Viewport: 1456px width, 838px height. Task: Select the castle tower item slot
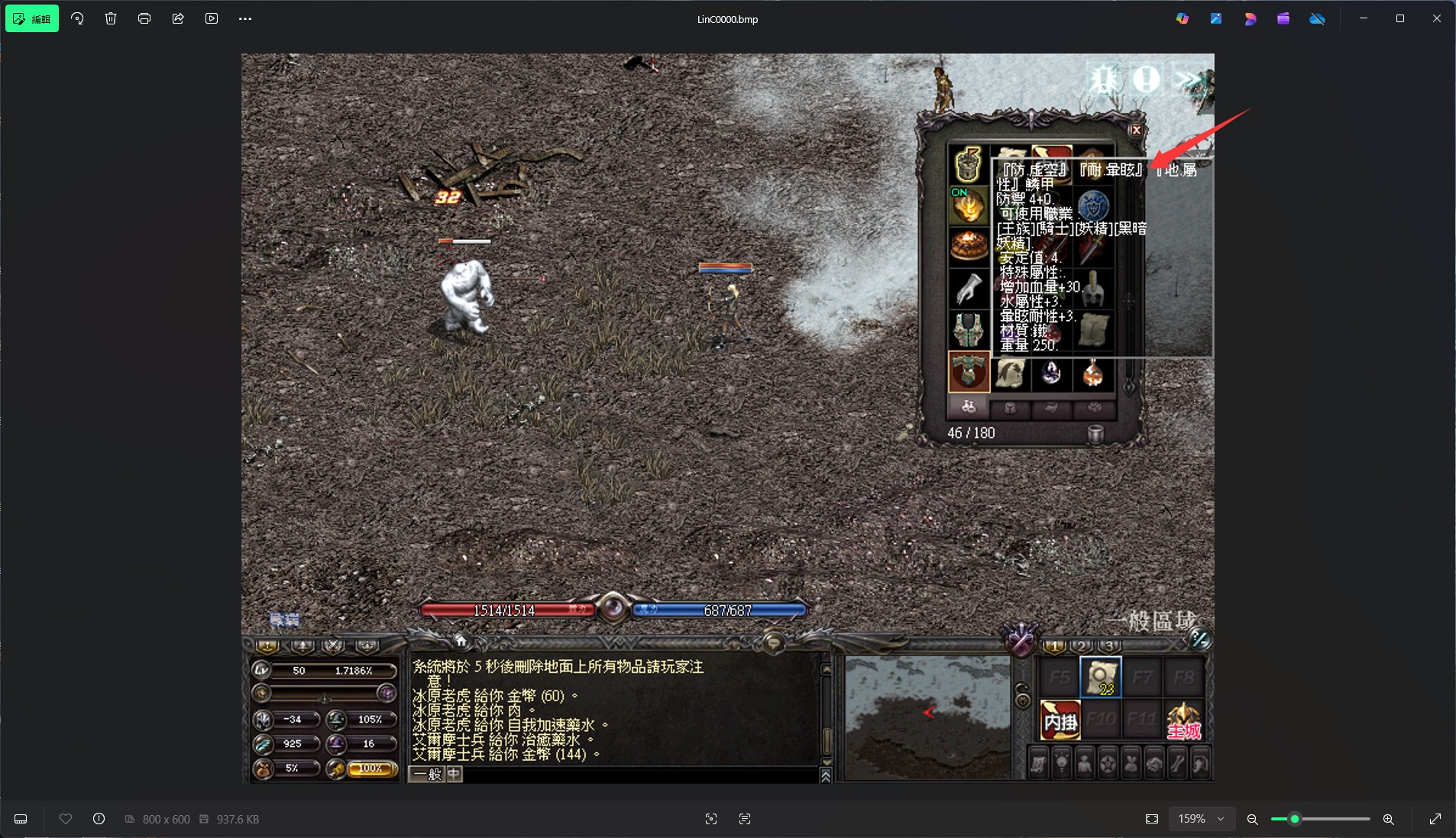(x=968, y=163)
